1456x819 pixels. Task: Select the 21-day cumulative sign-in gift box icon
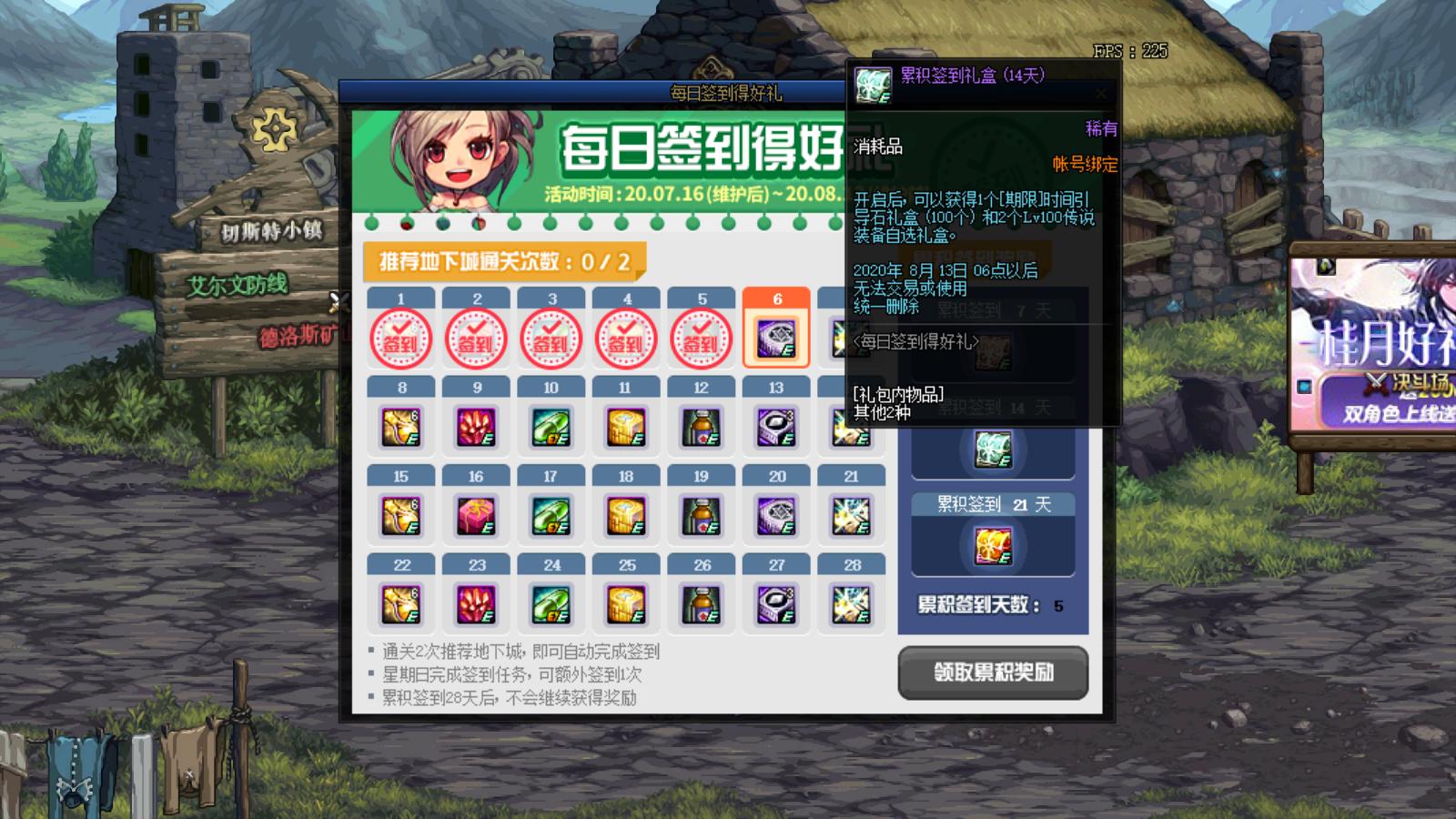point(992,544)
